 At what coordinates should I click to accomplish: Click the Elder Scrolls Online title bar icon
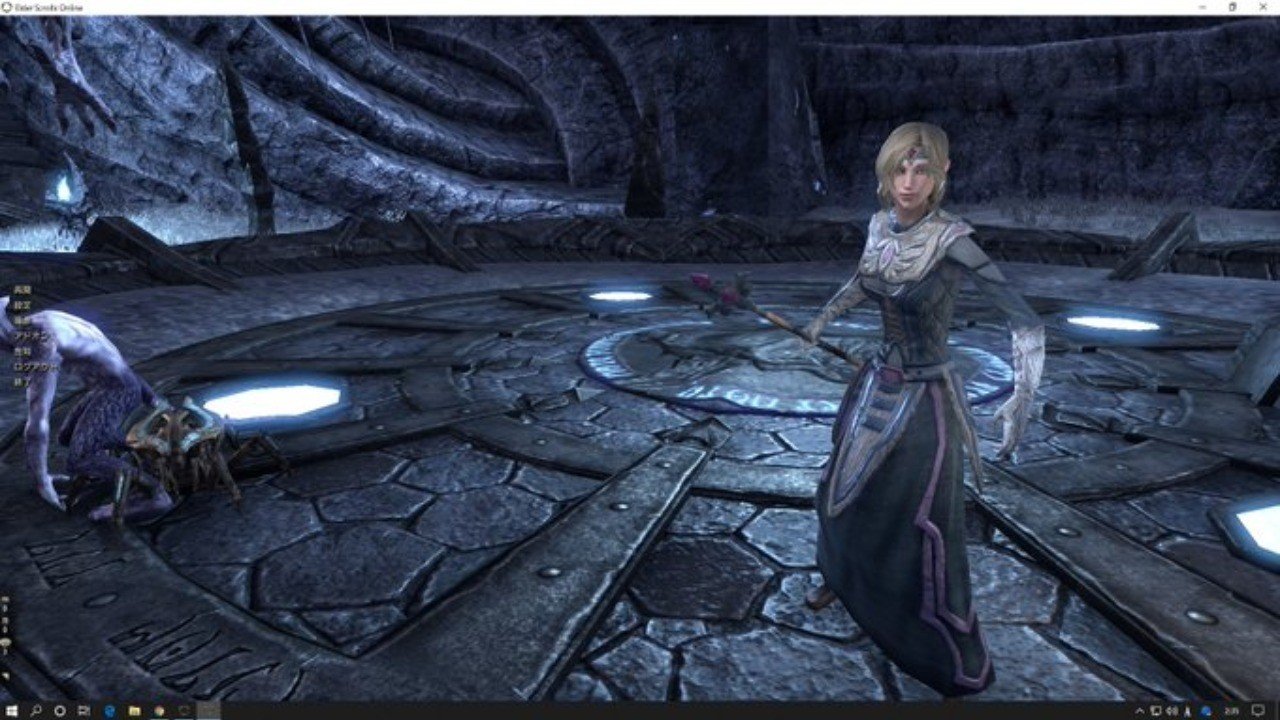coord(8,7)
